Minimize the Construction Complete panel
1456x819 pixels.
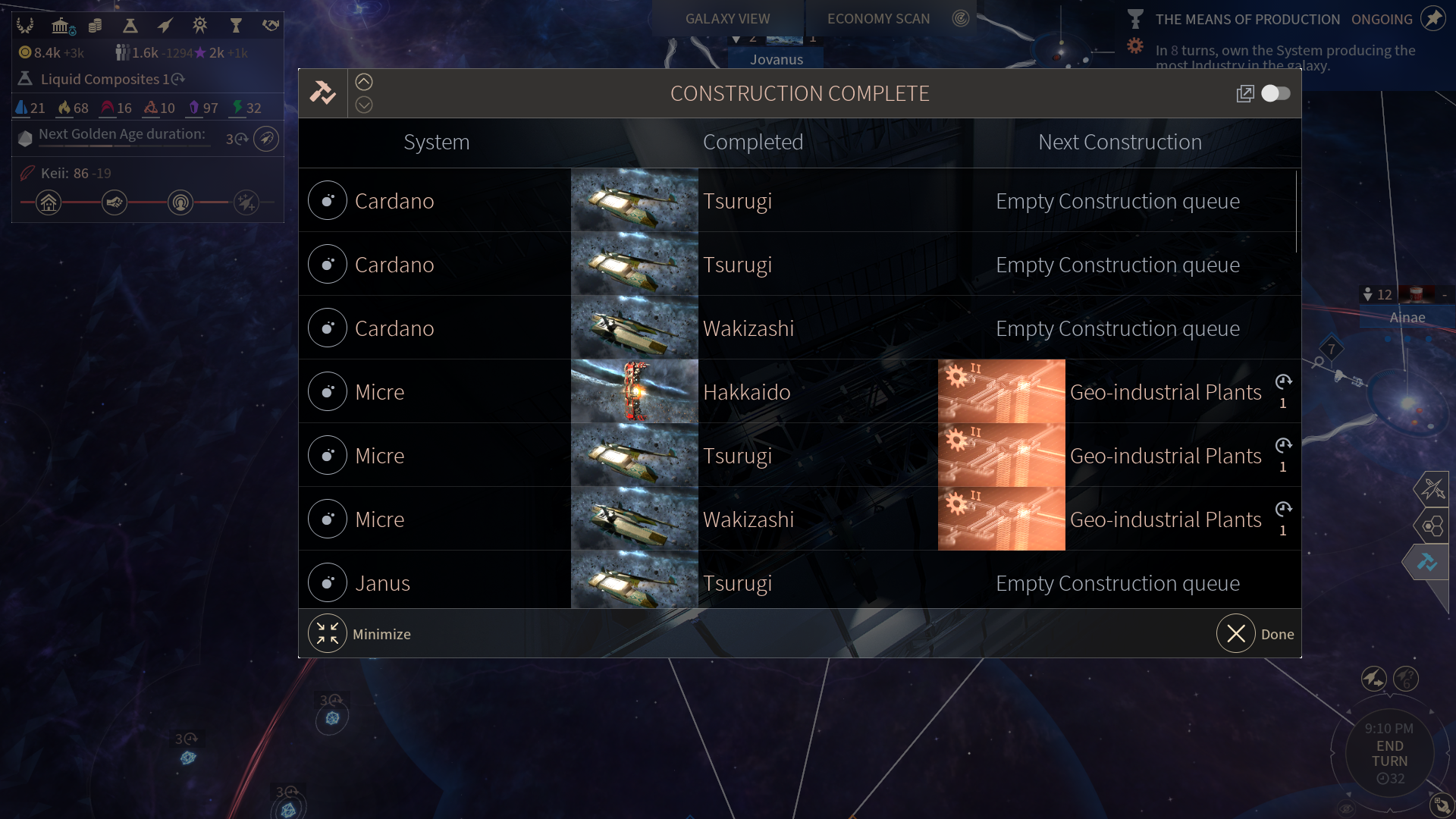(x=328, y=633)
